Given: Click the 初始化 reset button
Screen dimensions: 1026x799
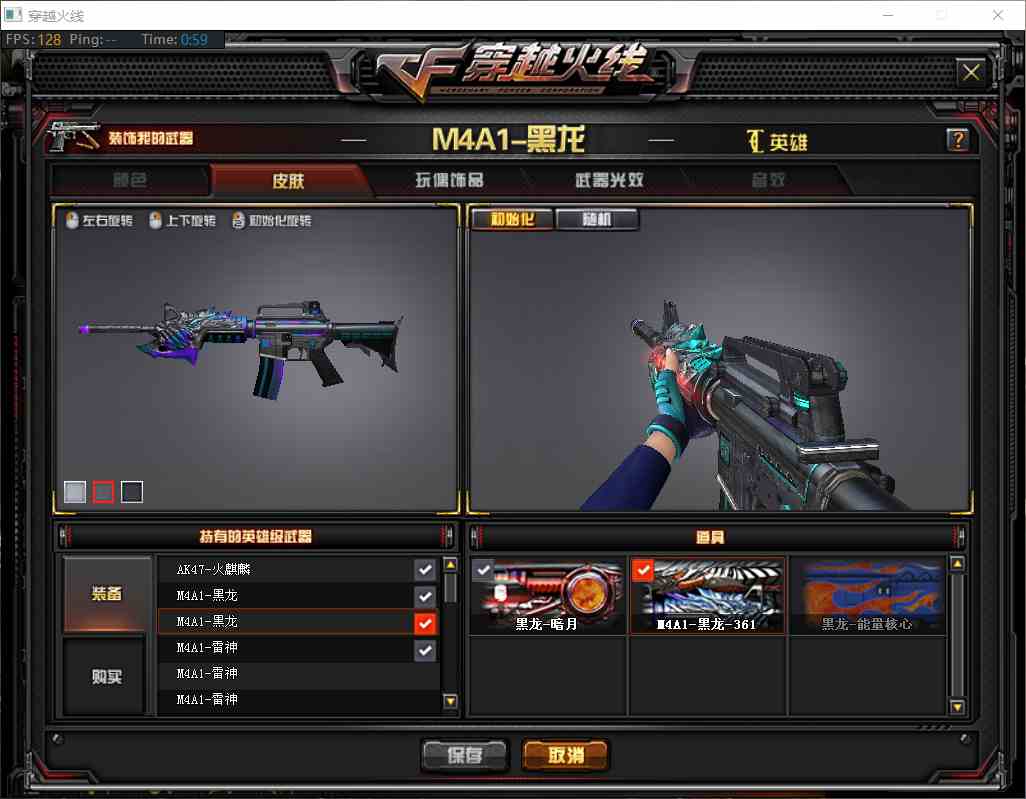Looking at the screenshot, I should [510, 219].
